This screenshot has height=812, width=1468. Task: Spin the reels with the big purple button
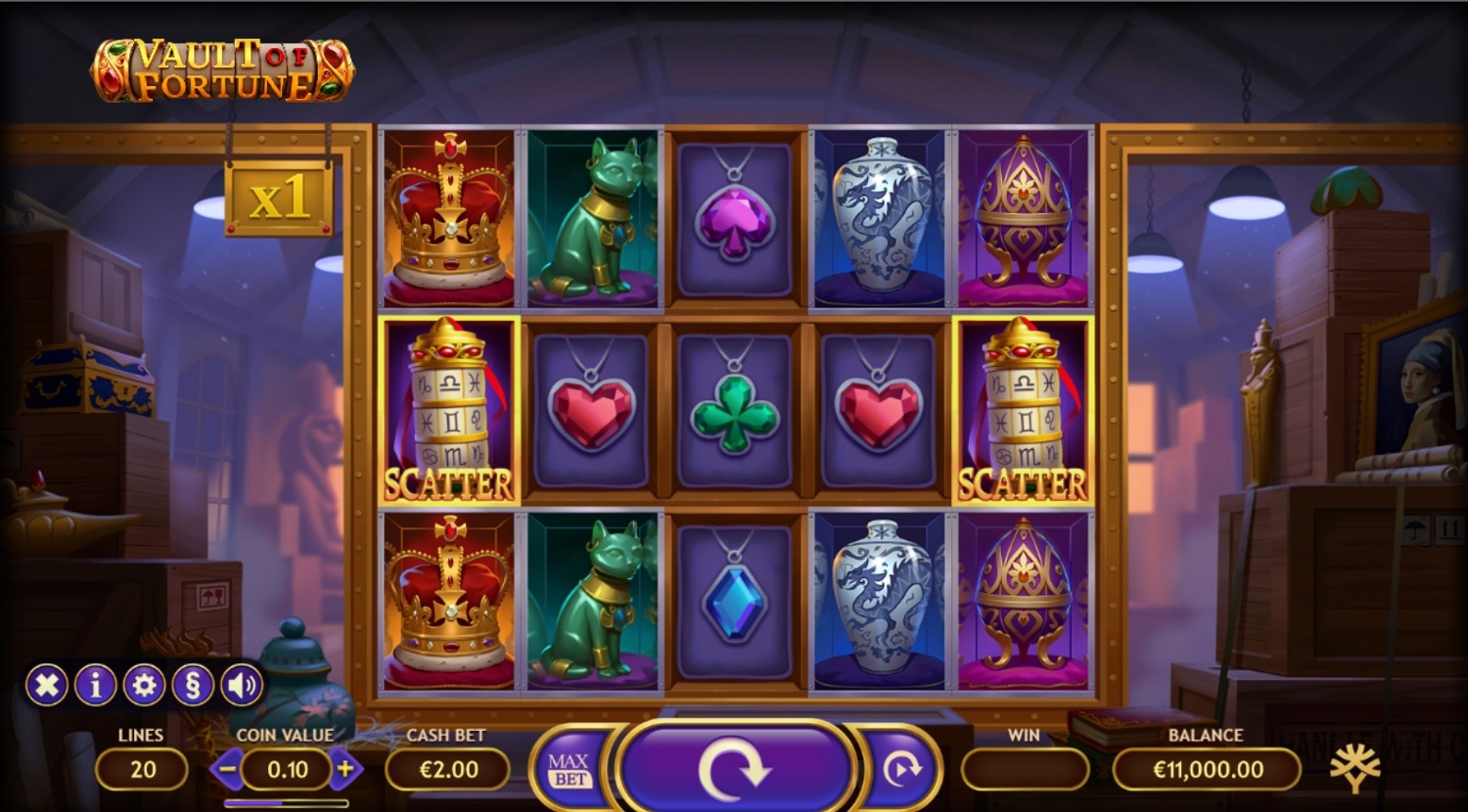(734, 769)
